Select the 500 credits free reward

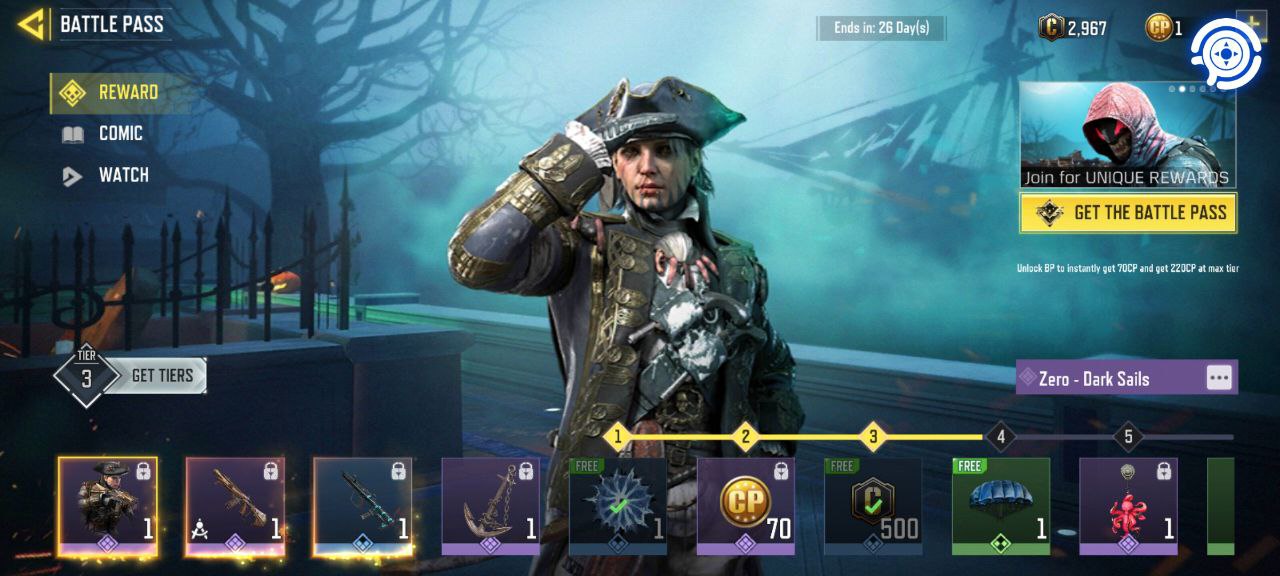(873, 505)
